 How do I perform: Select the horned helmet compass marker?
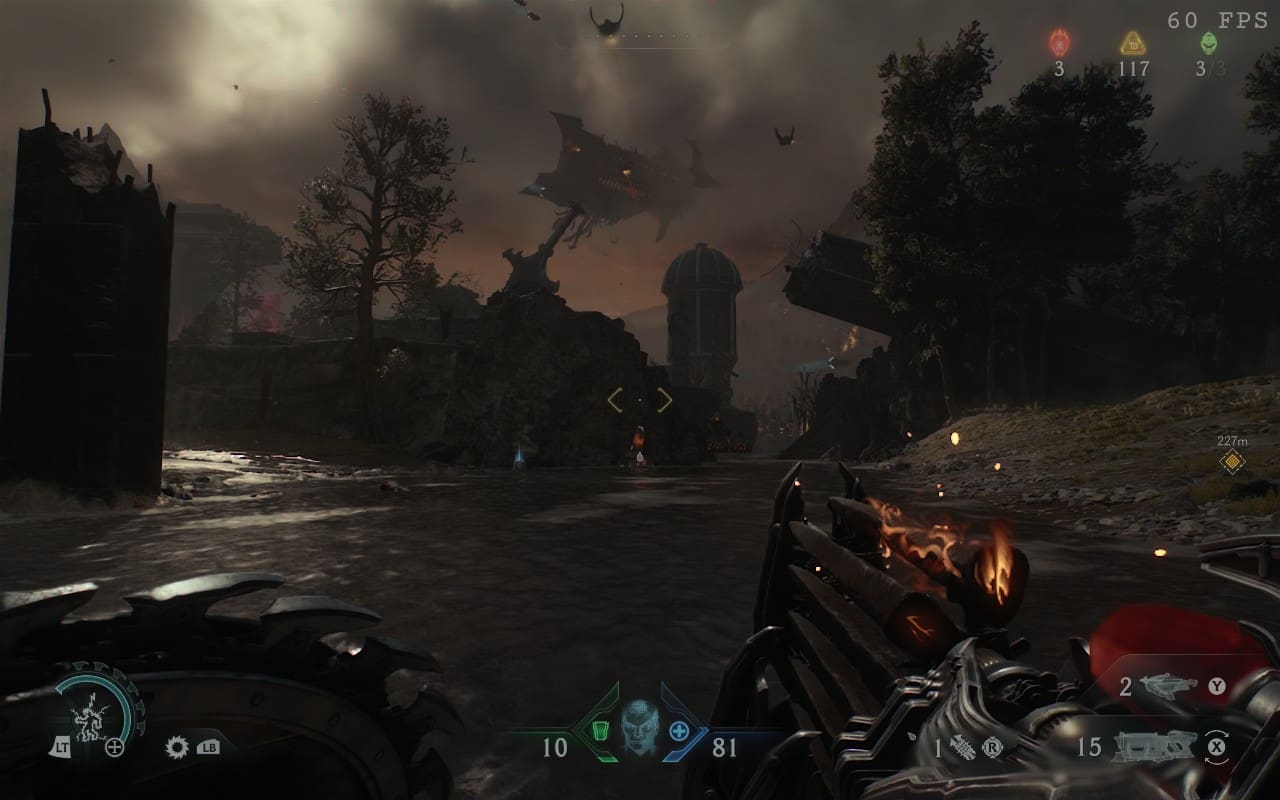click(x=606, y=19)
